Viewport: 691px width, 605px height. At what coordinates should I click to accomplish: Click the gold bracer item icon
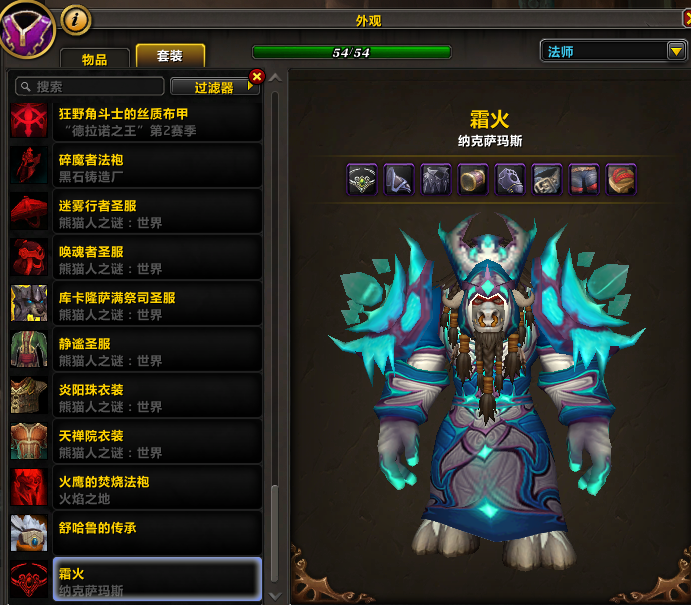[x=473, y=179]
